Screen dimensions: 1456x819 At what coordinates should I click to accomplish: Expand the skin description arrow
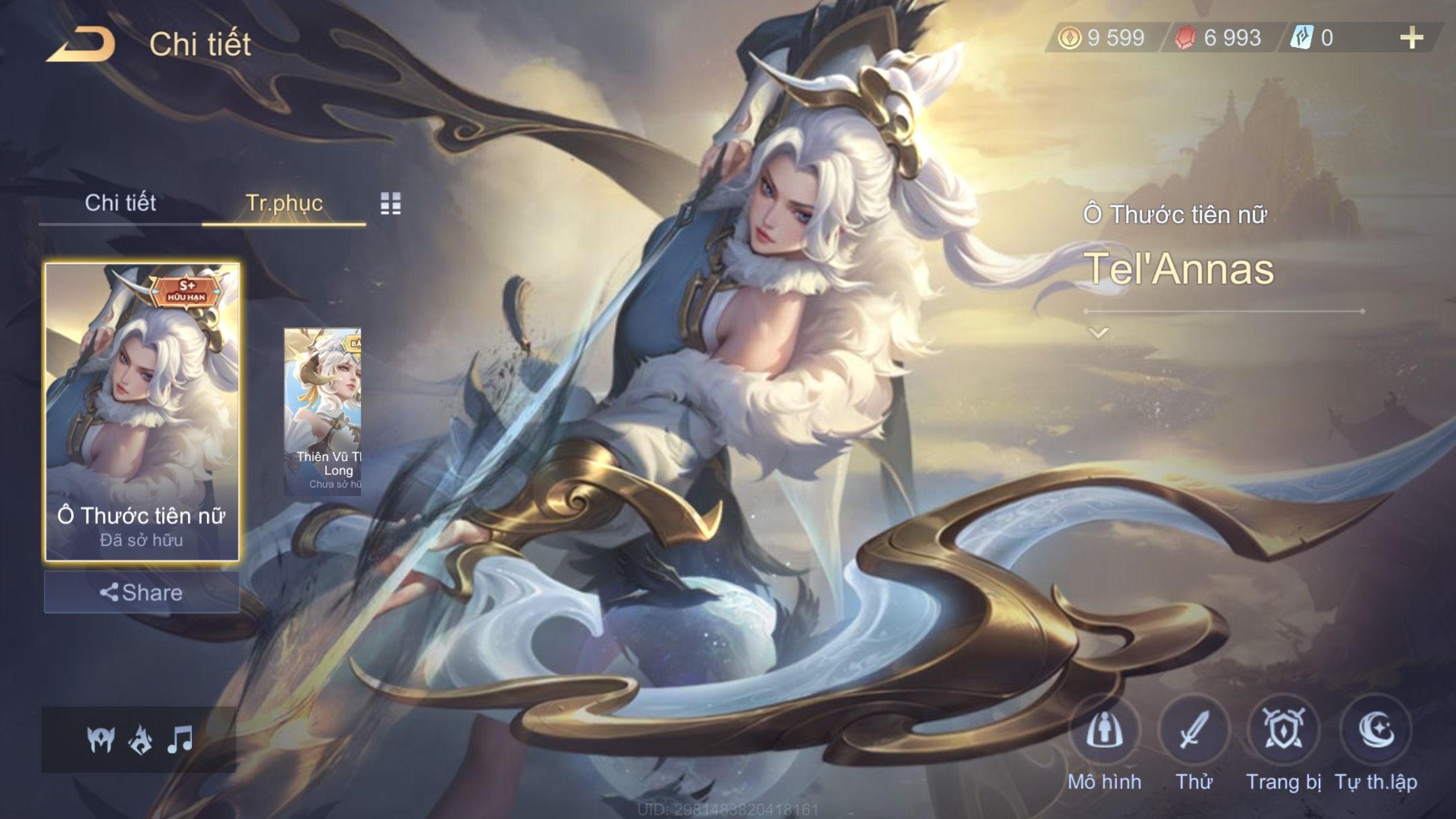coord(1098,334)
